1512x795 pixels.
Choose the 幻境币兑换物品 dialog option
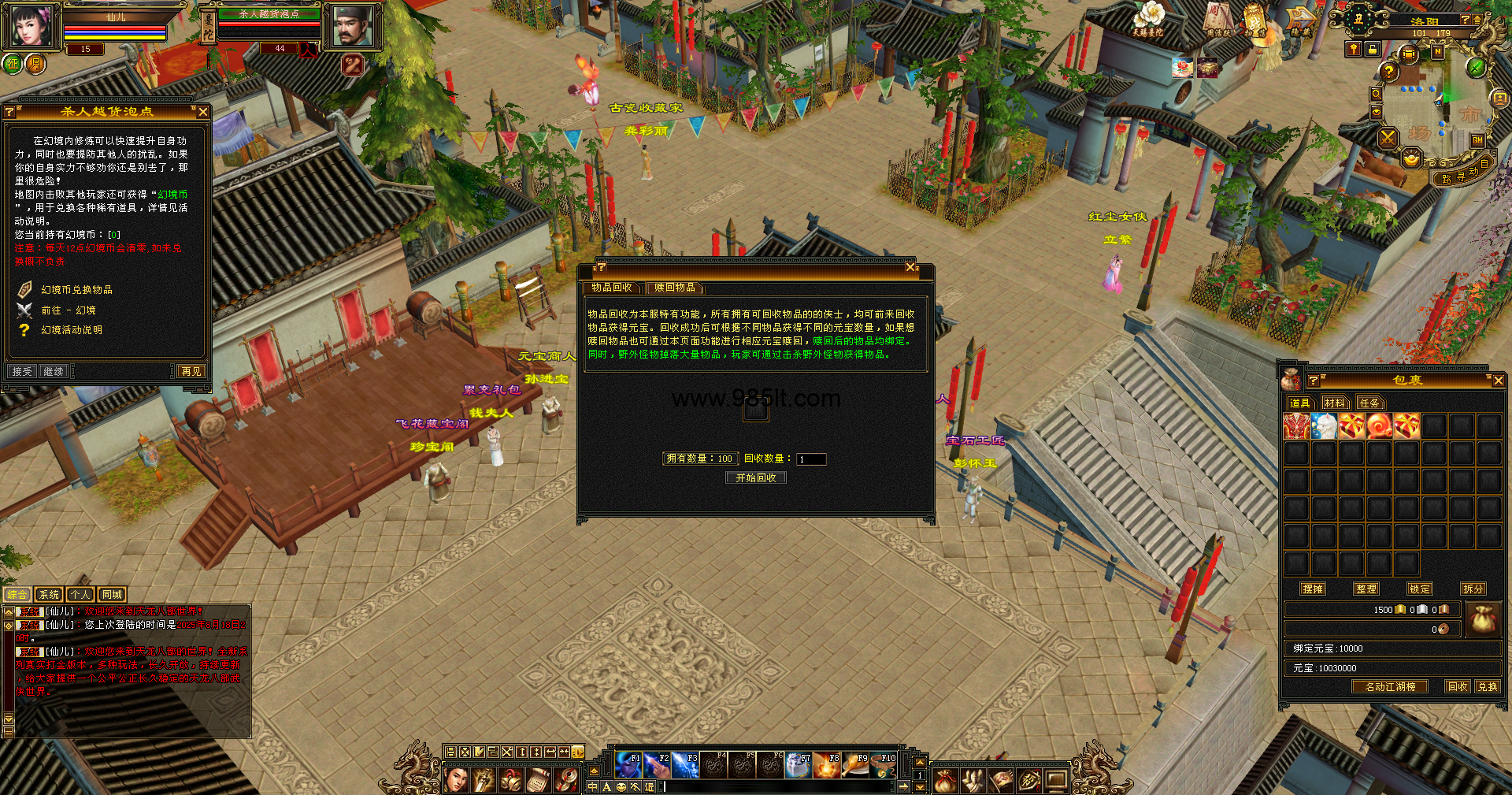tap(76, 290)
